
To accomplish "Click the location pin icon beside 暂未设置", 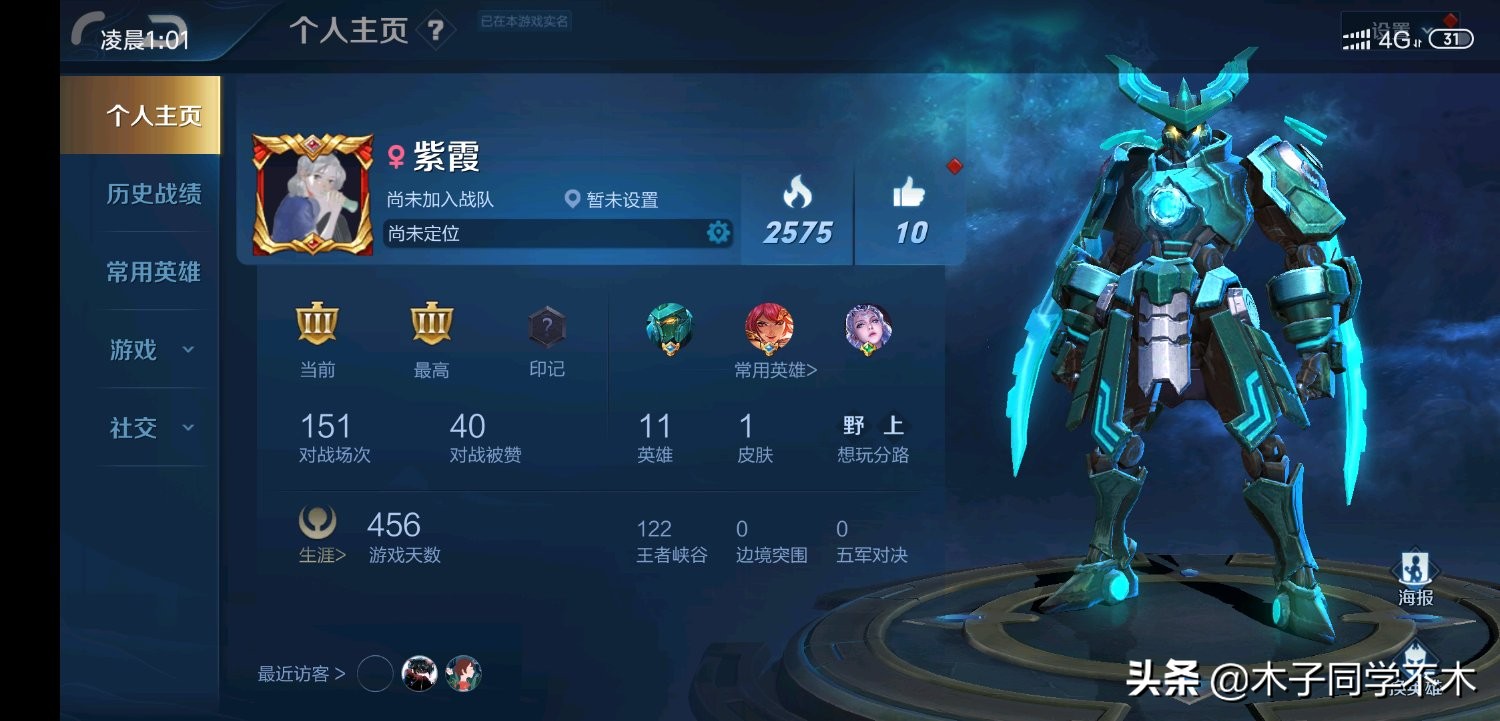I will point(572,200).
